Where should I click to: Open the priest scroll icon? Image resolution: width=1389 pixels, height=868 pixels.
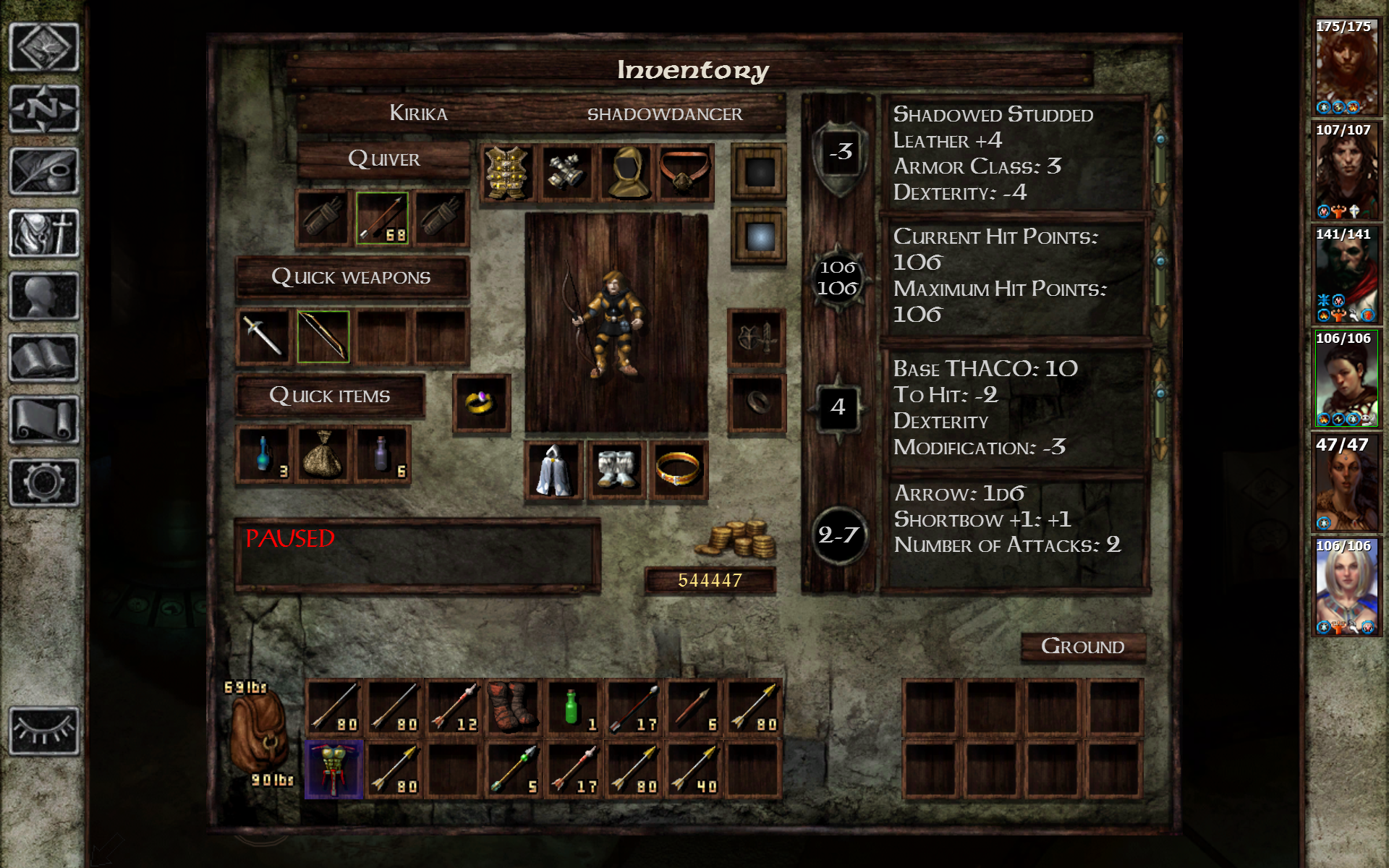point(42,420)
